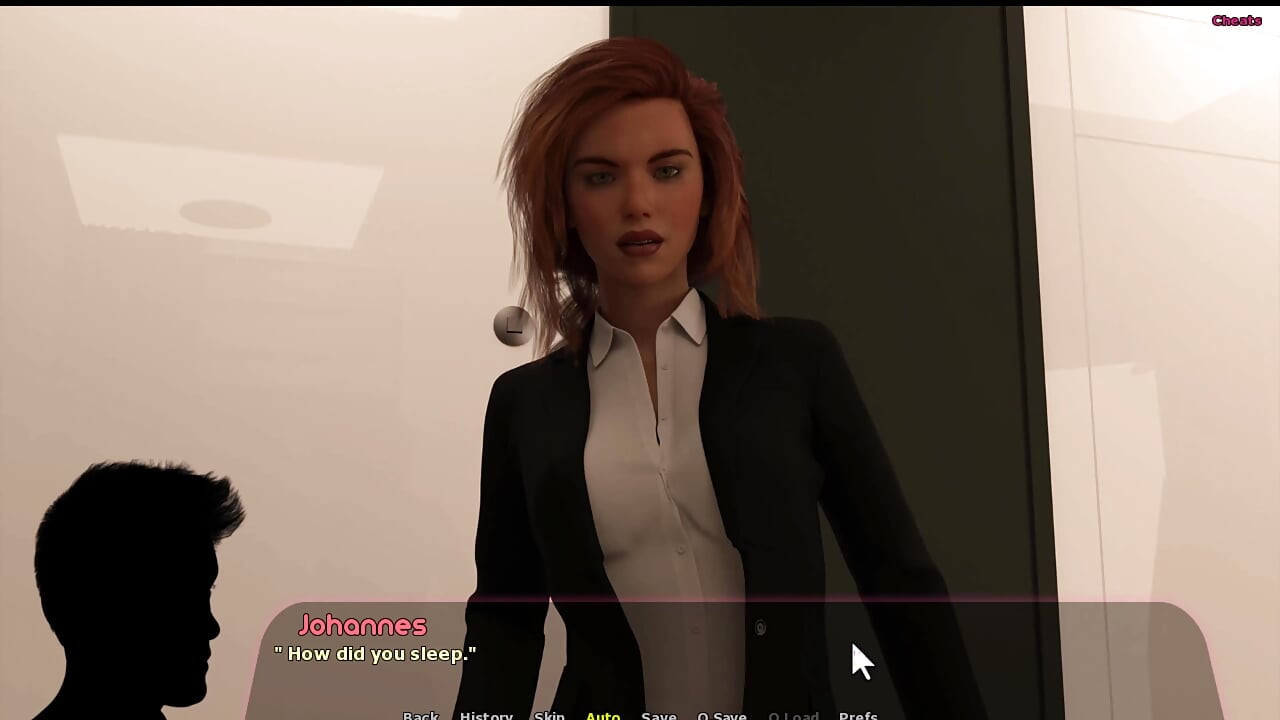Click the small circular indicator icon near the character

514,327
